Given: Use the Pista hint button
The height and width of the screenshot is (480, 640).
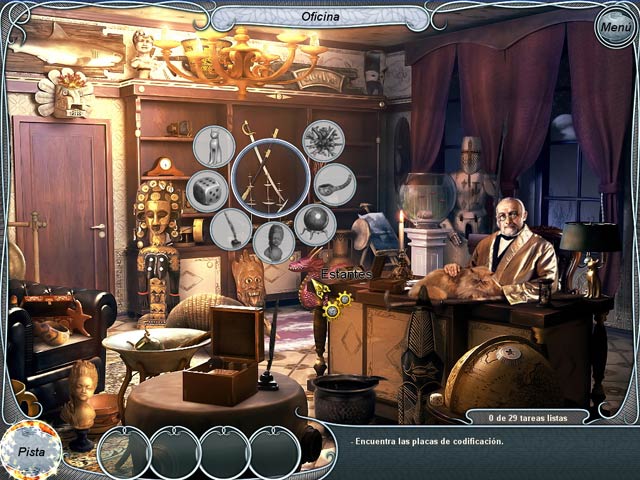Looking at the screenshot, I should (x=29, y=450).
